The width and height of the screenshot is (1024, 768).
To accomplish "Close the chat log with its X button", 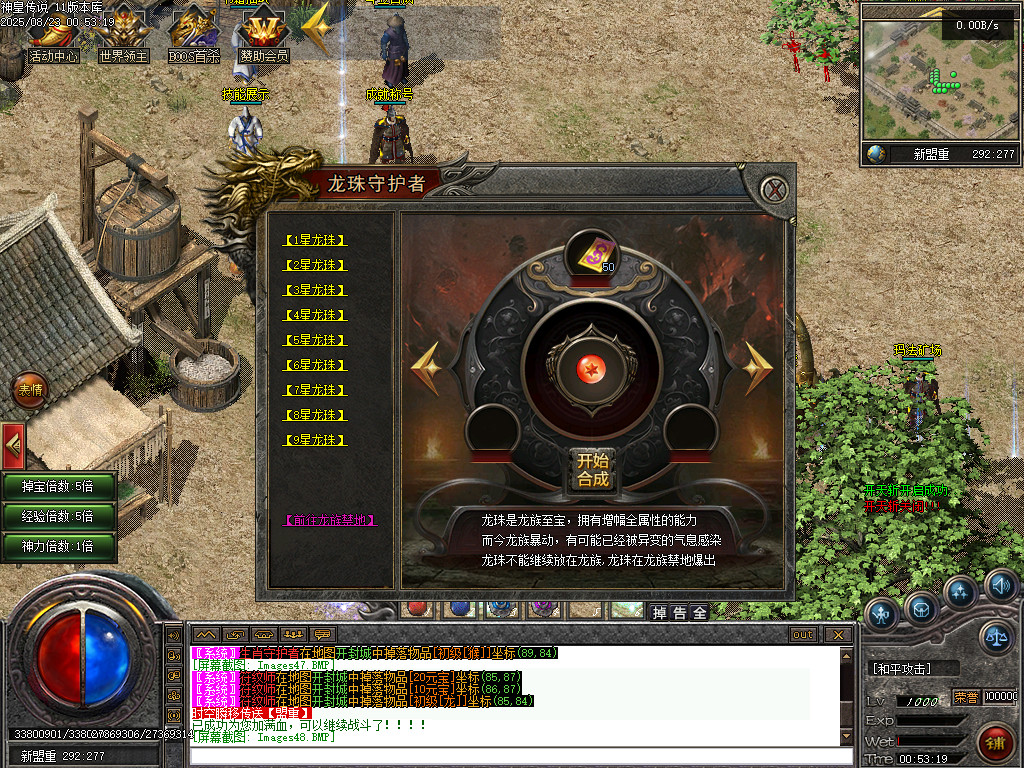I will click(838, 635).
